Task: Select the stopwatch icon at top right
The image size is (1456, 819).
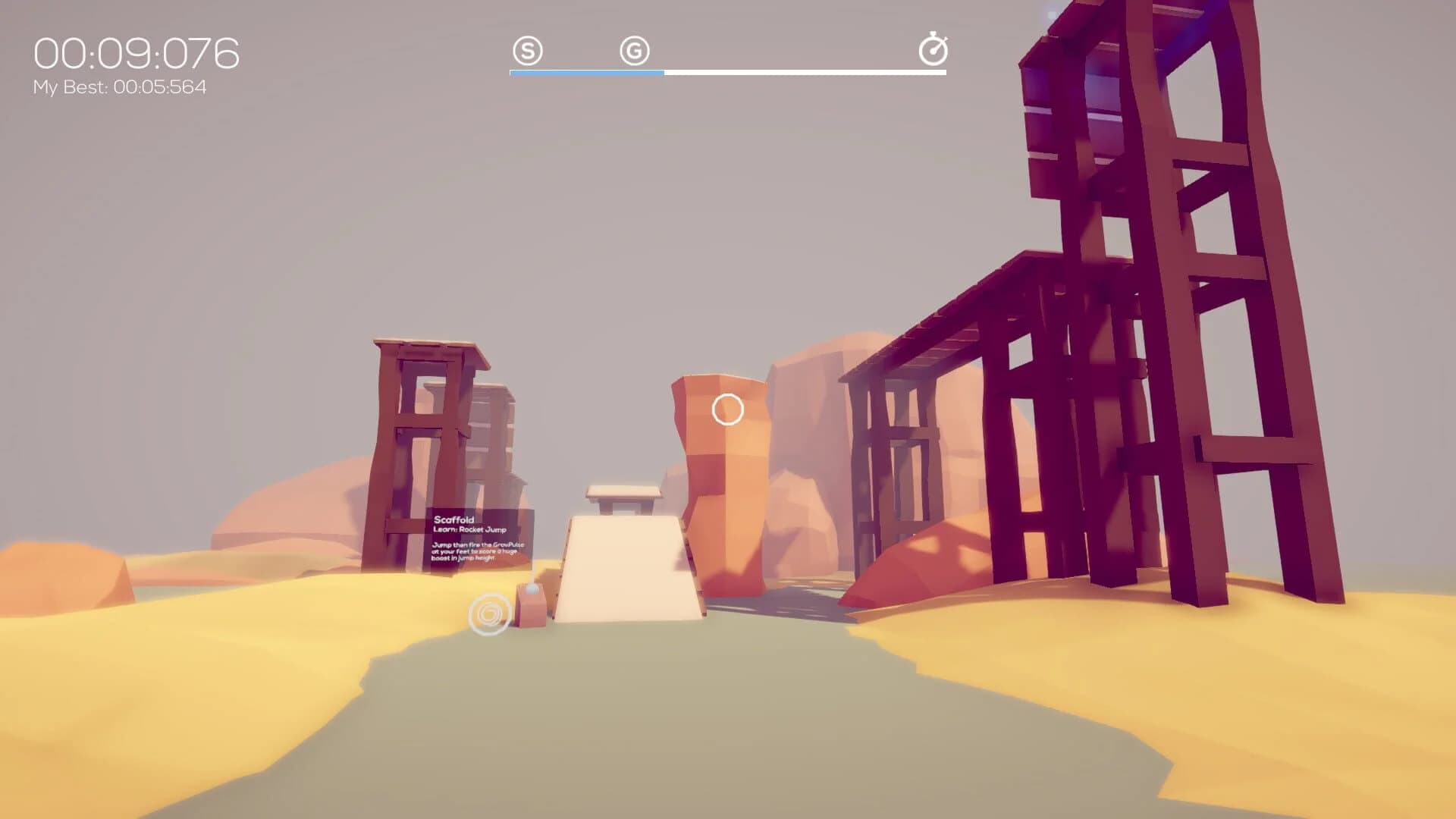Action: pyautogui.click(x=935, y=49)
